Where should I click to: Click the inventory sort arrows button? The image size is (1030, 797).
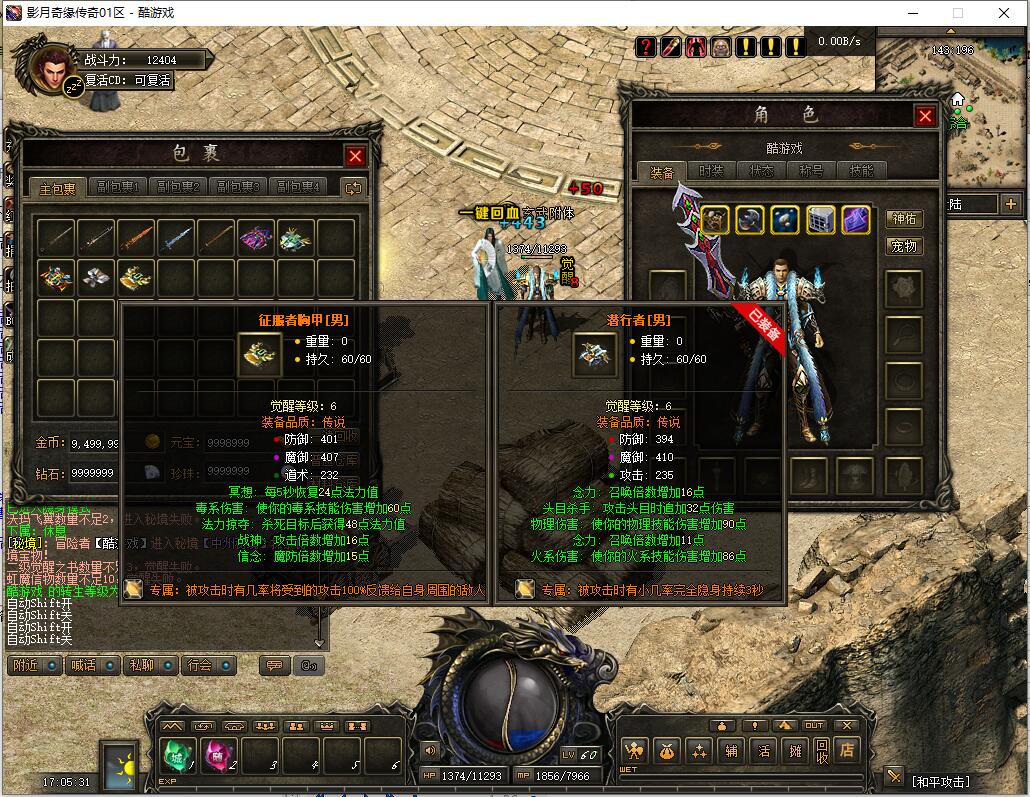352,187
